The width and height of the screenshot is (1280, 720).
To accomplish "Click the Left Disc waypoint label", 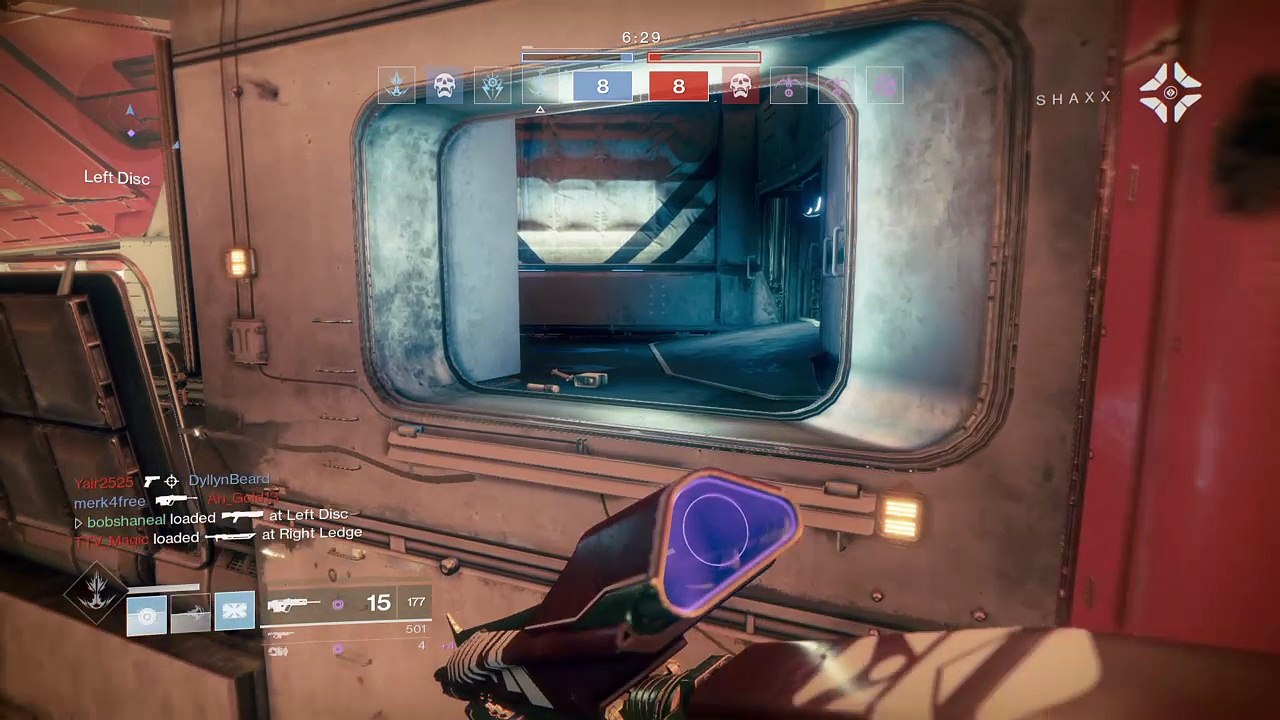I will tap(117, 178).
